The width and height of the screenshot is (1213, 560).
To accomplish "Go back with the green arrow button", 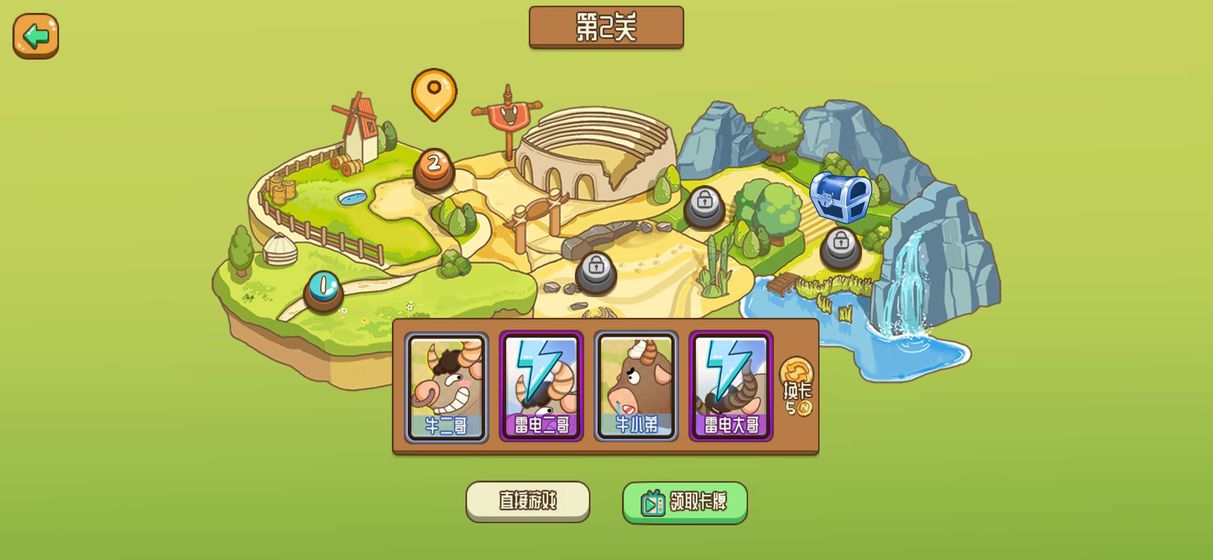I will pos(36,36).
